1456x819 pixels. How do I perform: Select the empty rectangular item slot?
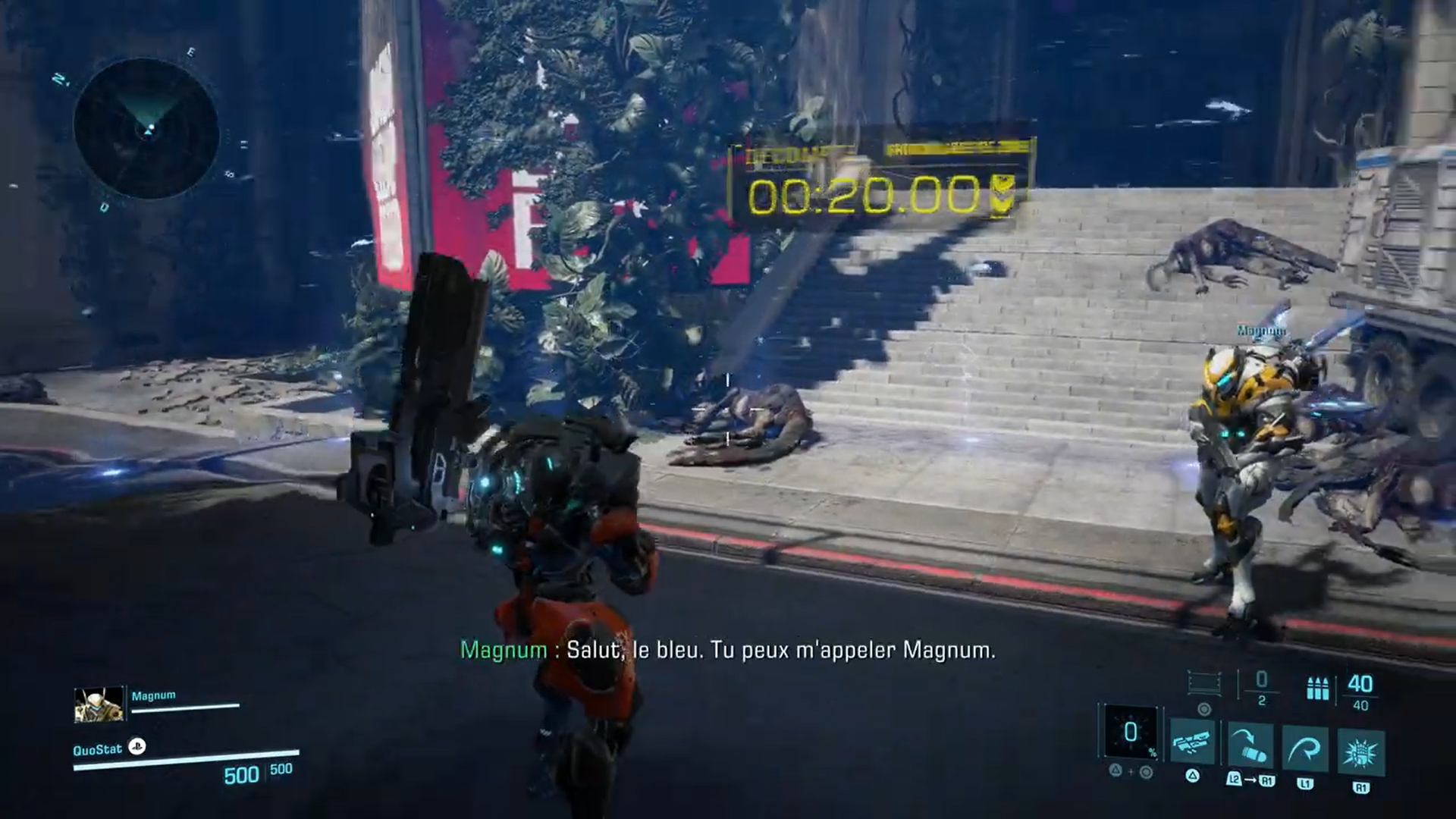click(x=1203, y=683)
